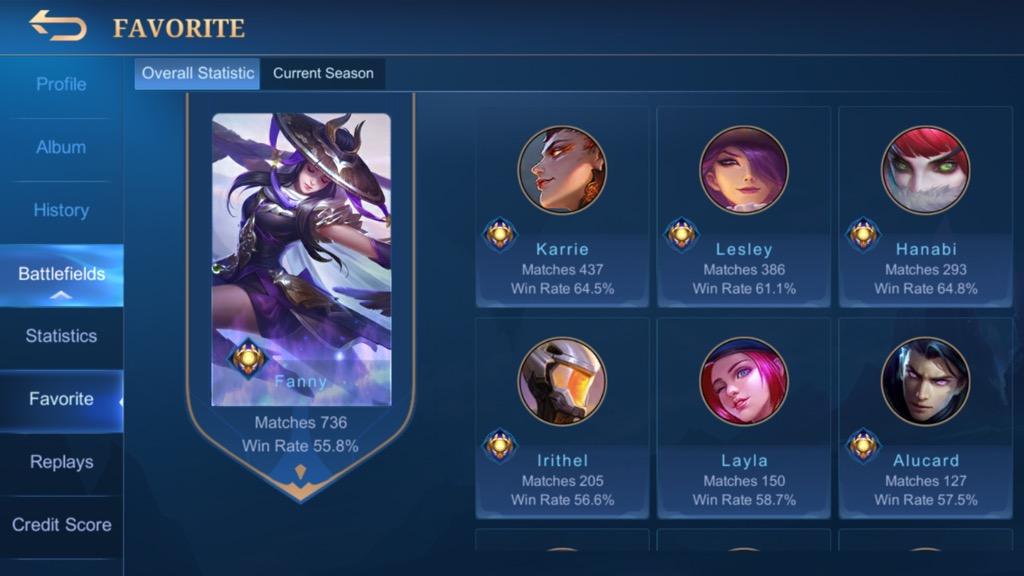Click the Layla hero card
Screen dimensions: 1024x576
click(744, 418)
